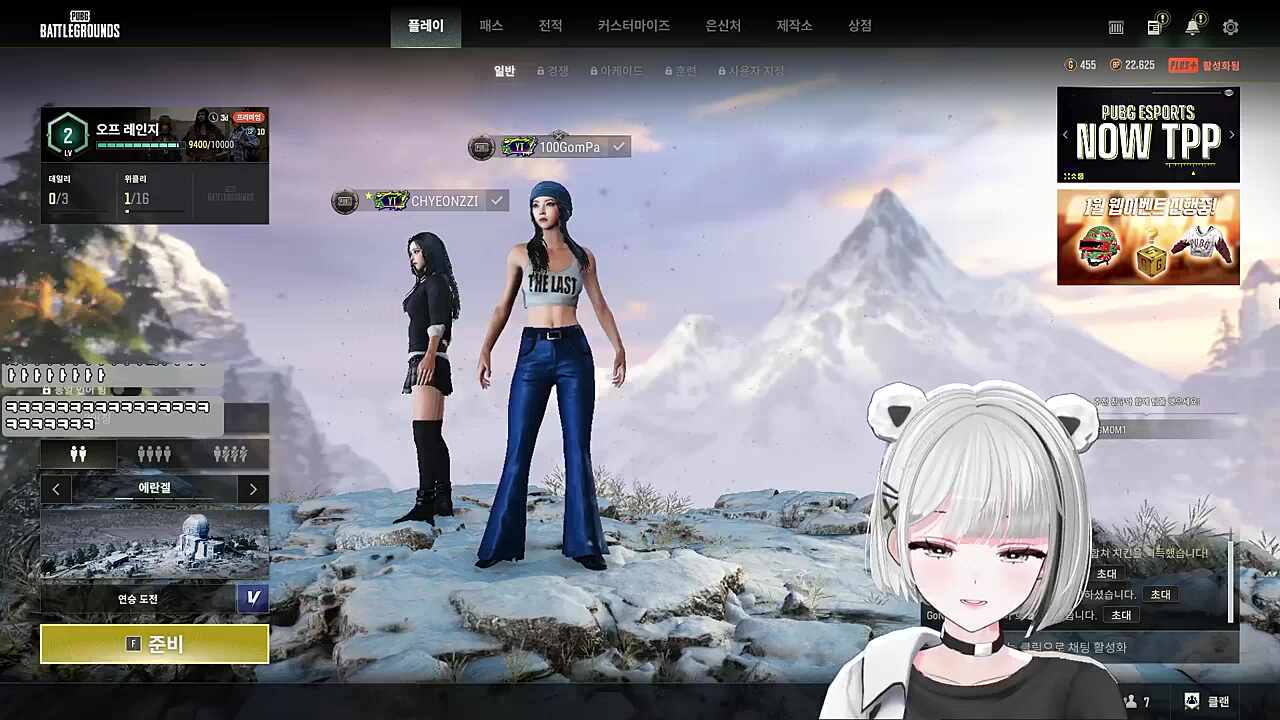
Task: Click the friends icon showing 7 online
Action: tap(1131, 701)
